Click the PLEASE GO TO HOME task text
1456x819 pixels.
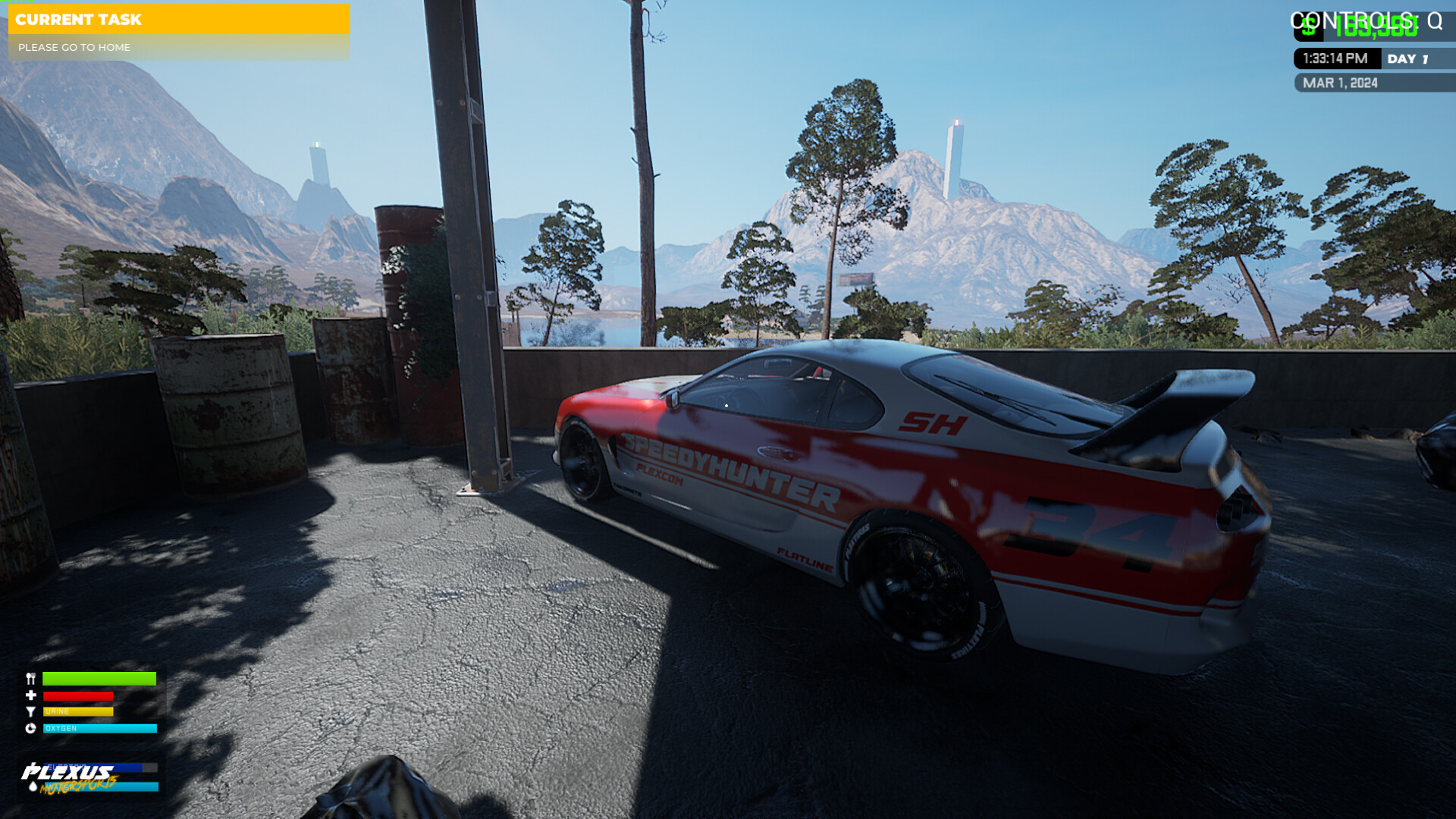tap(74, 47)
